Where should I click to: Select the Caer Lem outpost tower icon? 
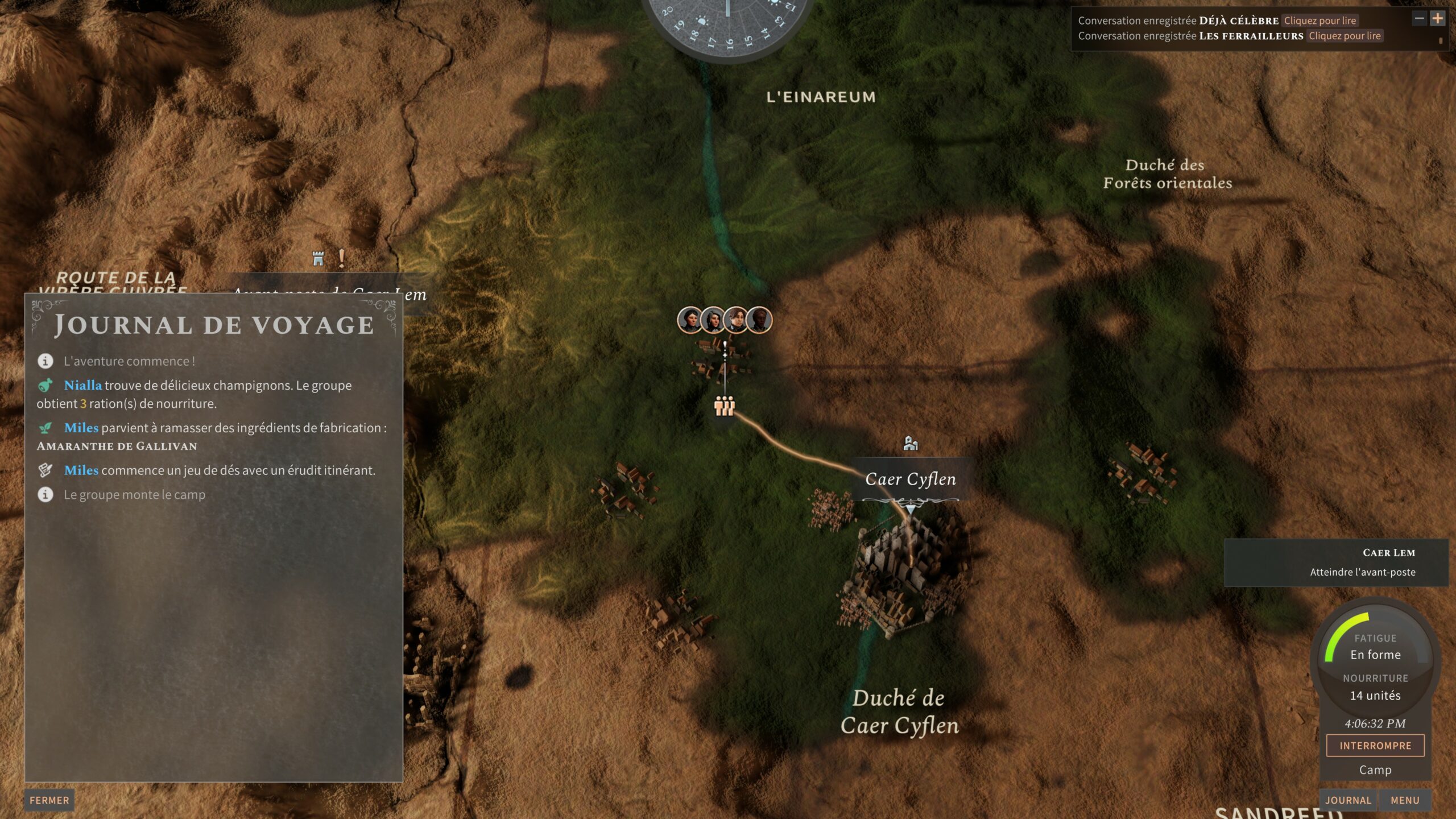[x=318, y=259]
